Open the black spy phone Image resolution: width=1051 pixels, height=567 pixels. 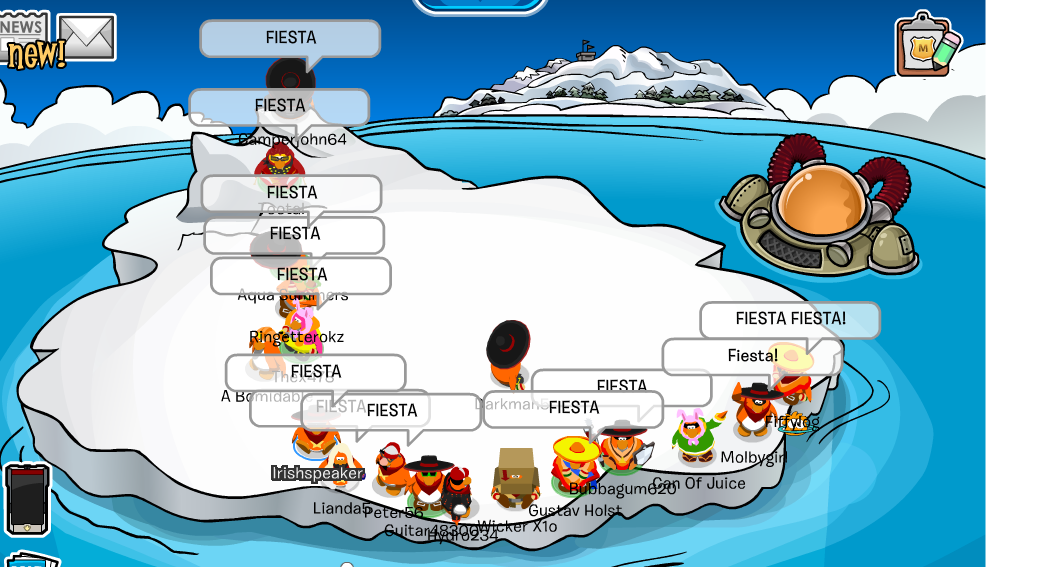pyautogui.click(x=27, y=499)
